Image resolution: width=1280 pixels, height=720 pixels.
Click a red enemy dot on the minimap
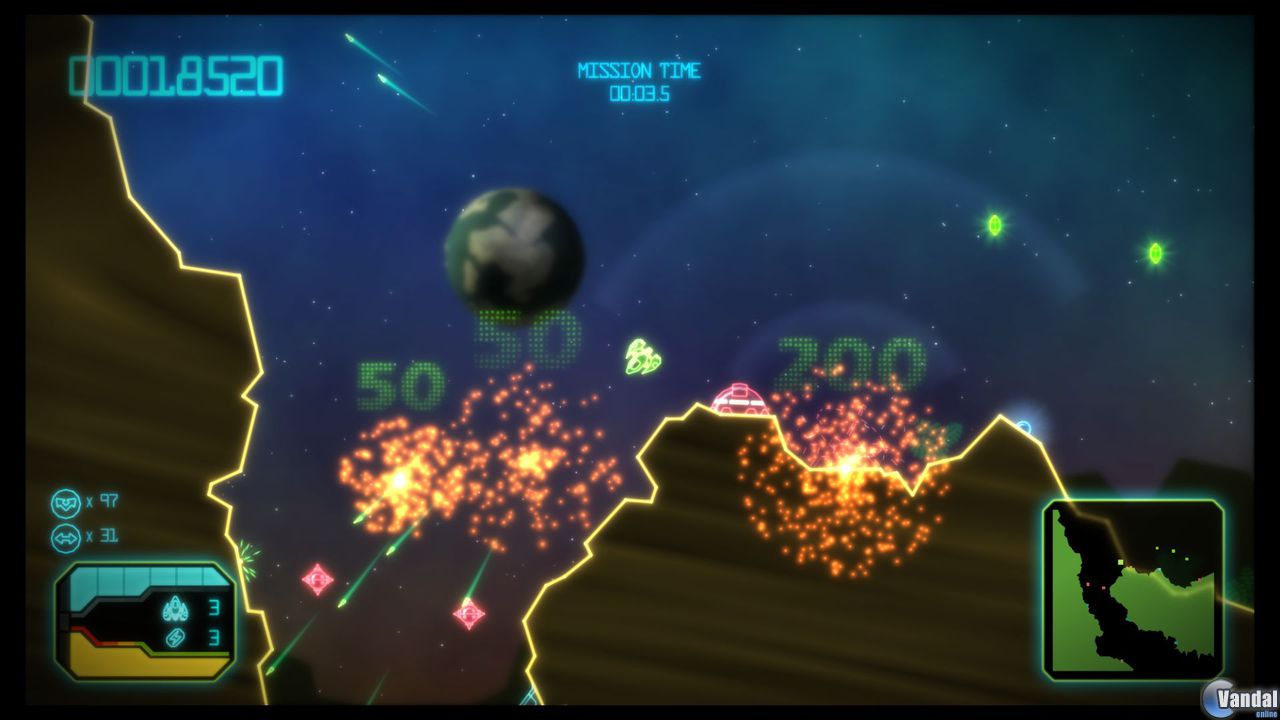coord(1087,584)
